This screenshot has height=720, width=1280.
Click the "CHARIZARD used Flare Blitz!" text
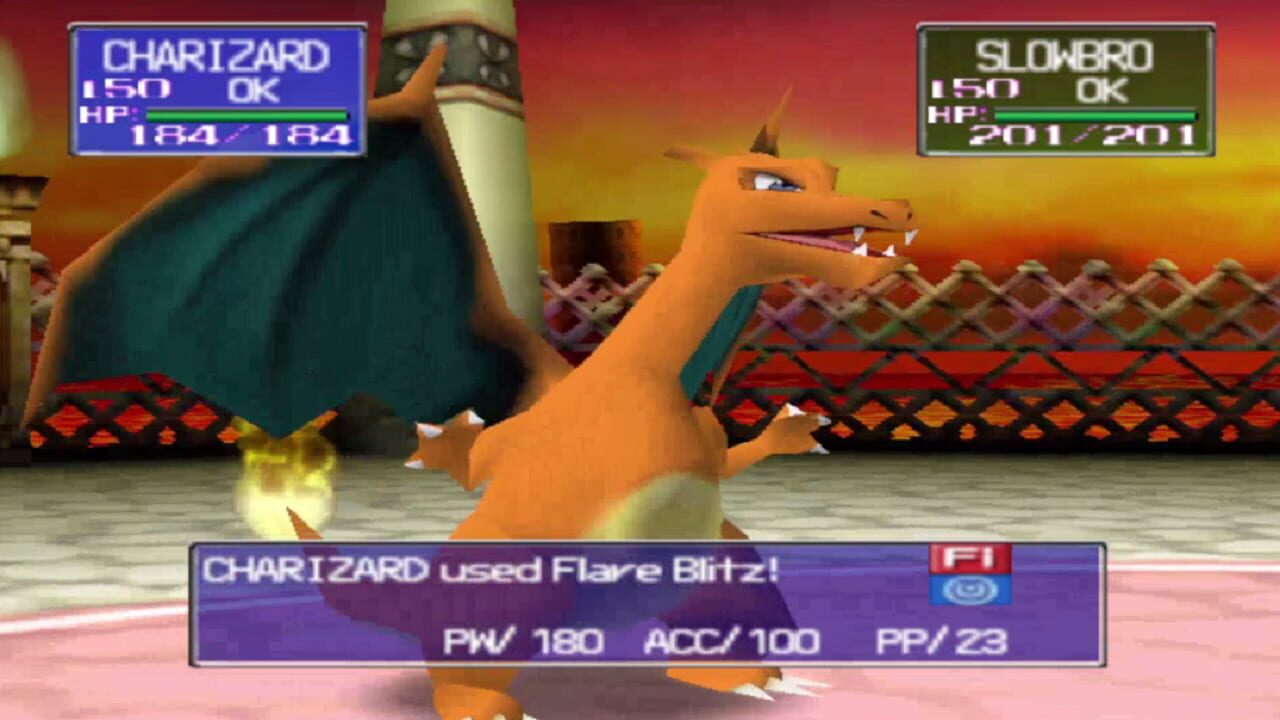[490, 565]
